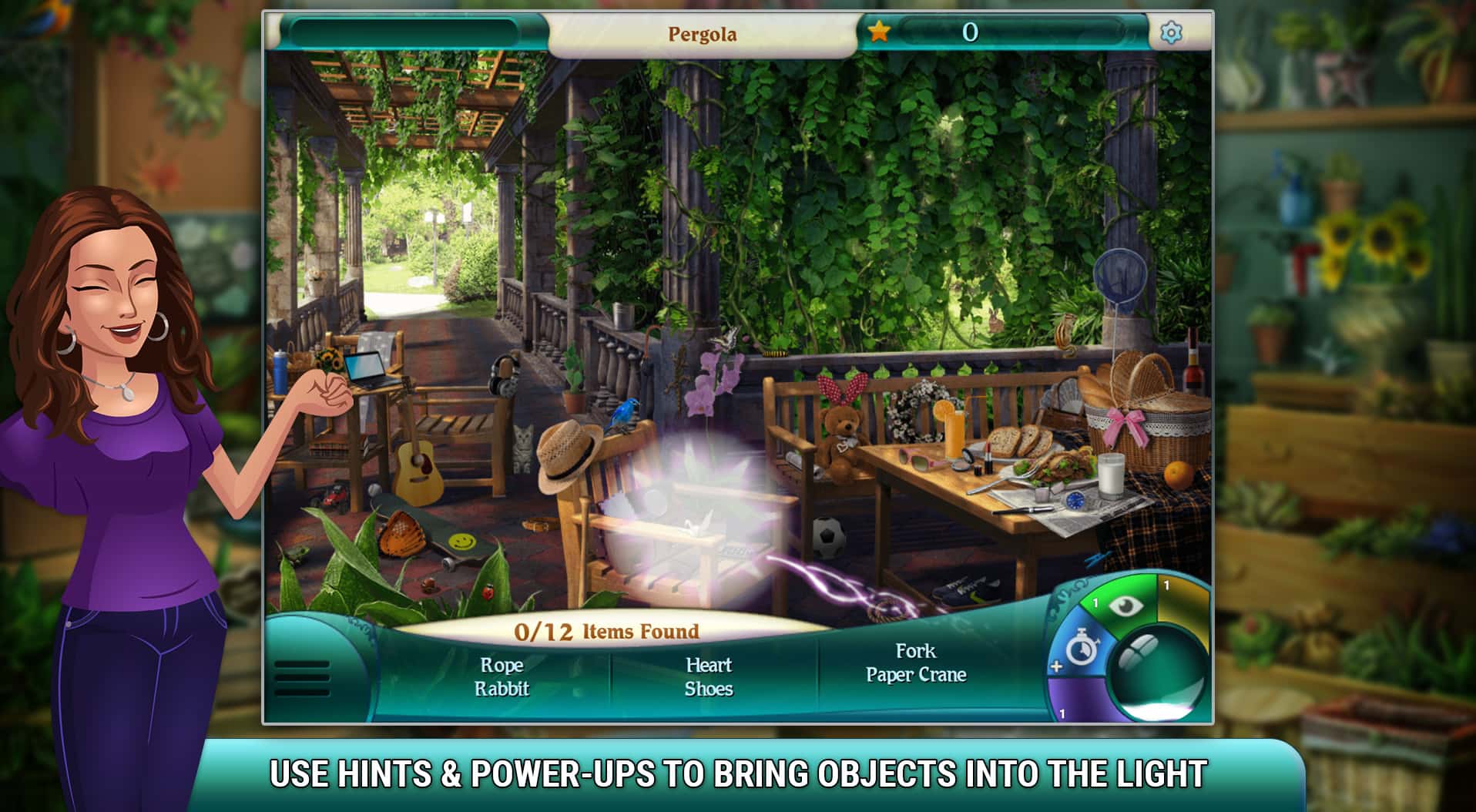Select Heart in the item list
1476x812 pixels.
(x=709, y=664)
